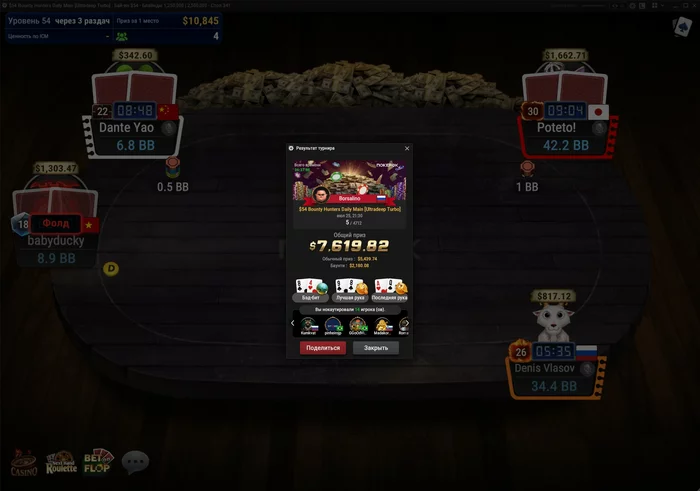Select Poteto! player panel
The width and height of the screenshot is (700, 491).
coord(566,128)
